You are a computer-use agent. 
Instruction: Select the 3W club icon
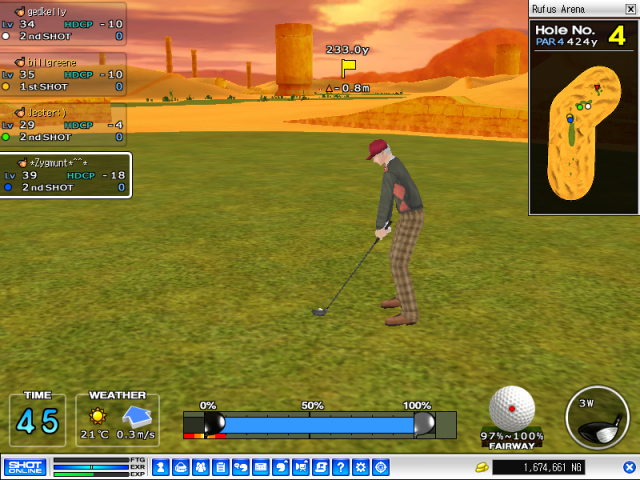tap(597, 417)
